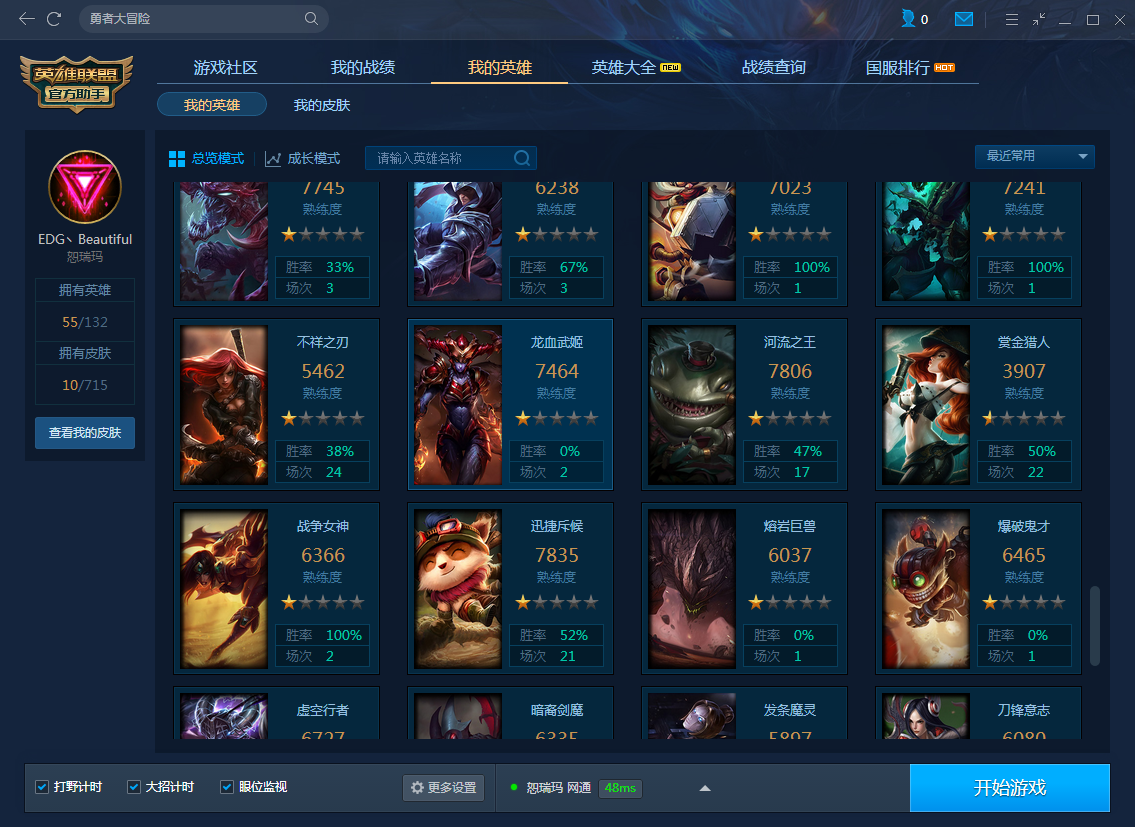Screen dimensions: 1135x827
Task: Click the 查看我的皮肤 button
Action: [85, 433]
